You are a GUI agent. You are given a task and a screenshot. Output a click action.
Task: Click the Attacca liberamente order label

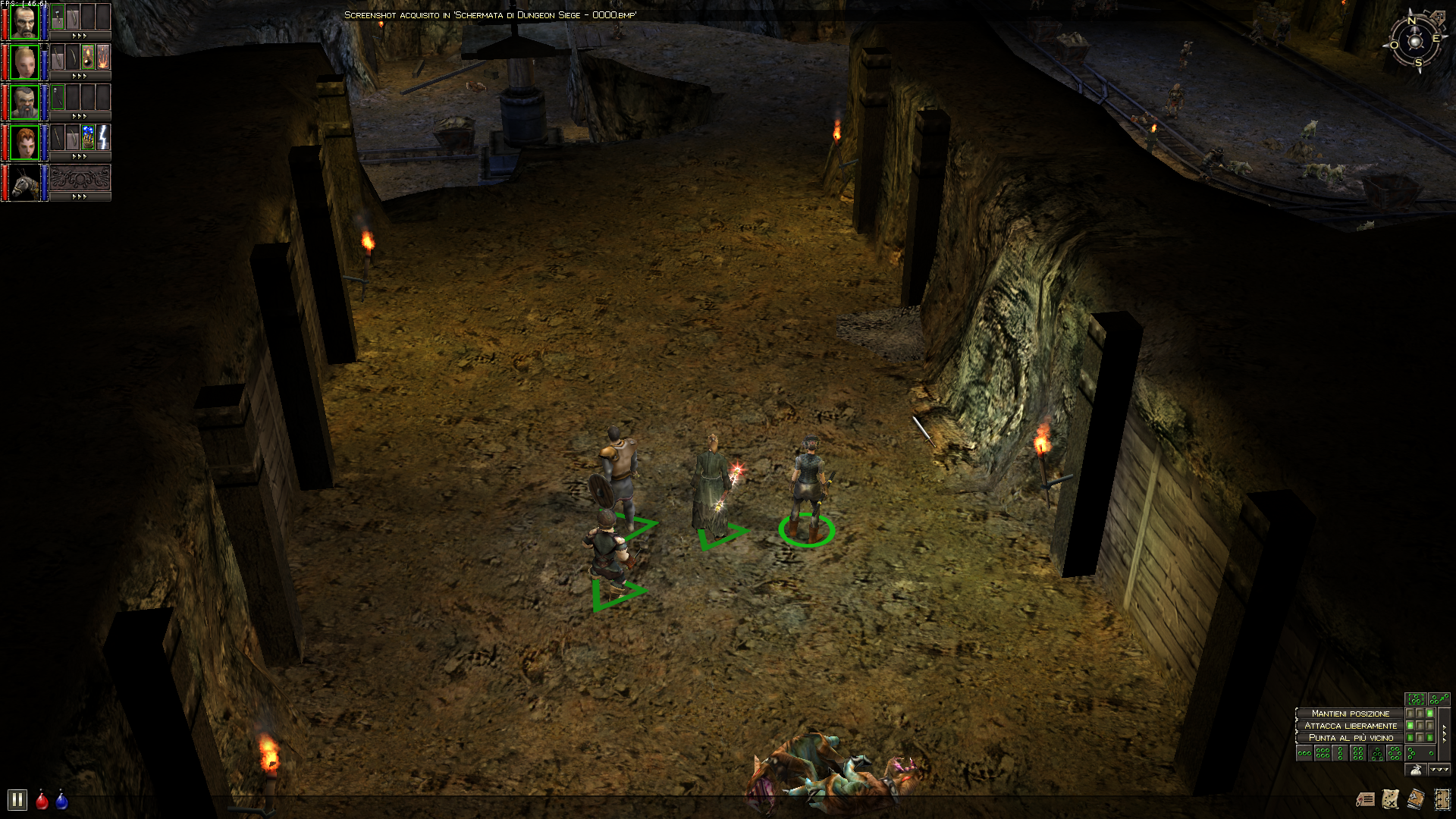[1350, 726]
